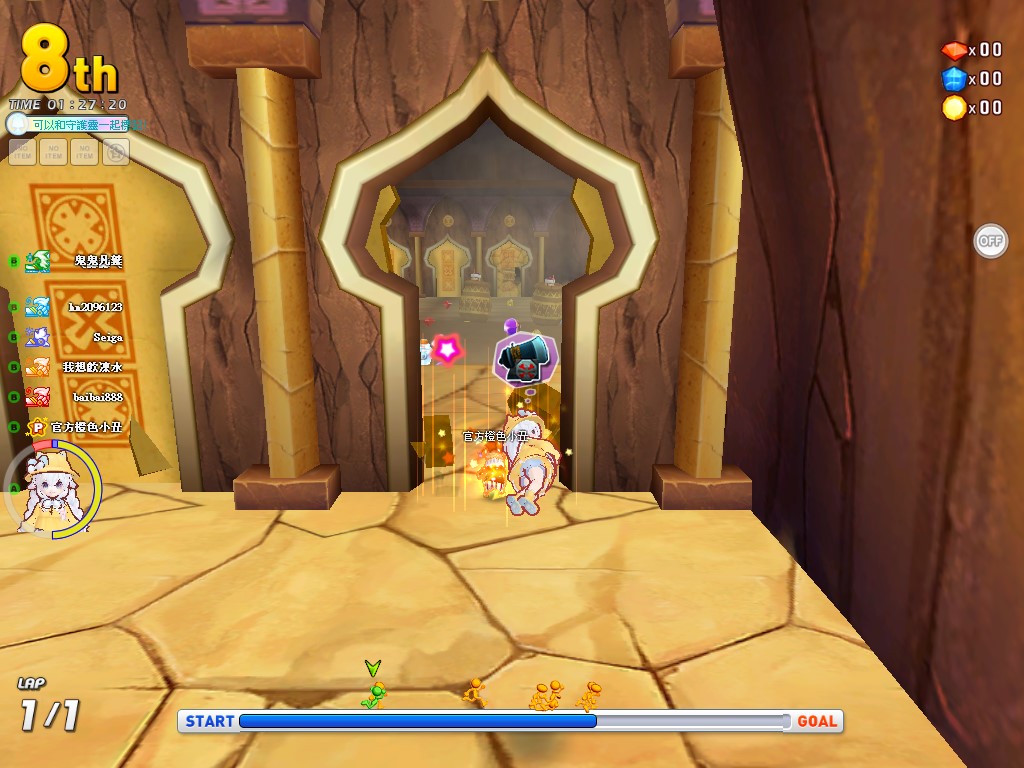Viewport: 1024px width, 768px height.
Task: Select player Seiga in the ranking list
Action: 107,337
